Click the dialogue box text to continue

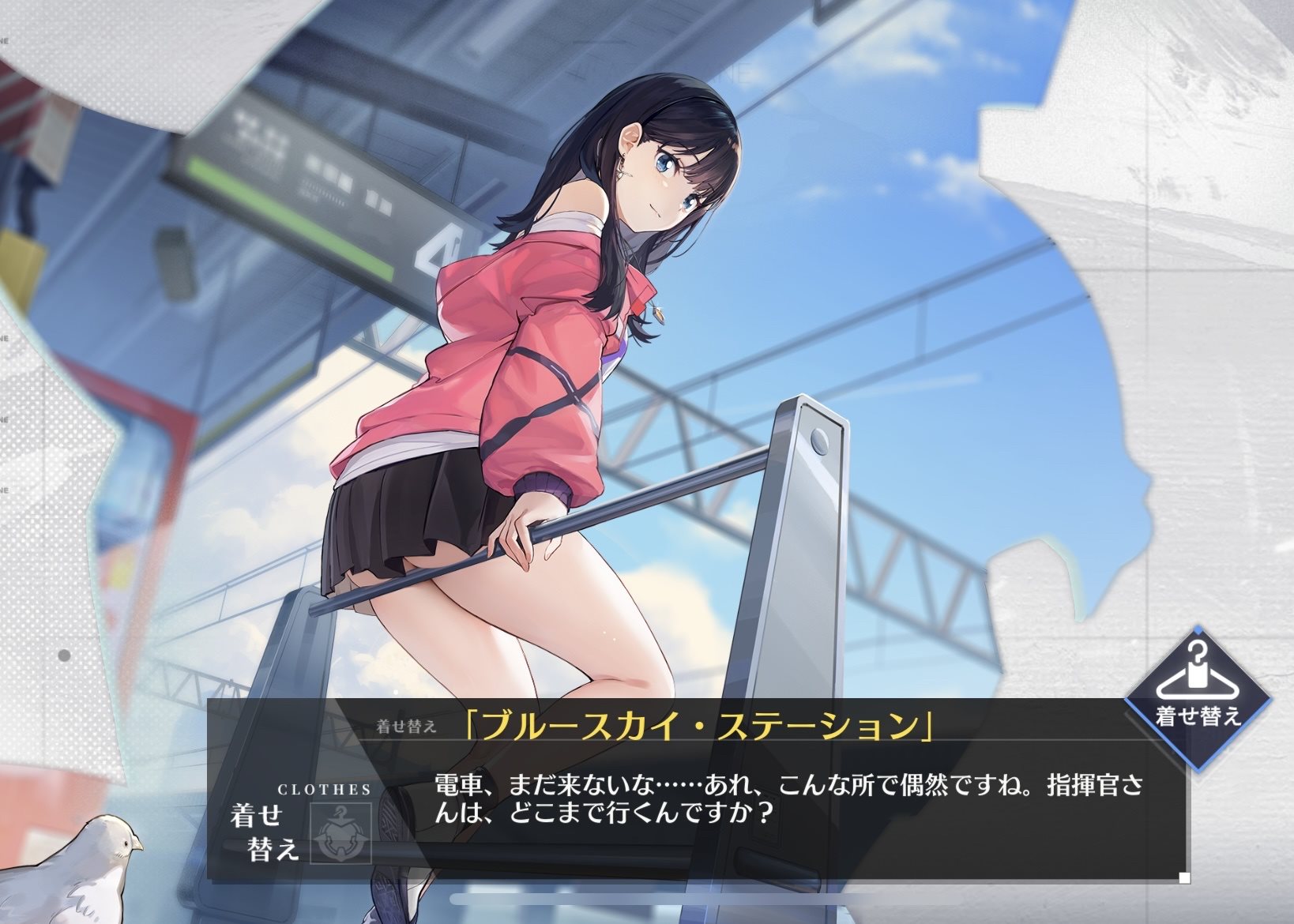pyautogui.click(x=788, y=798)
